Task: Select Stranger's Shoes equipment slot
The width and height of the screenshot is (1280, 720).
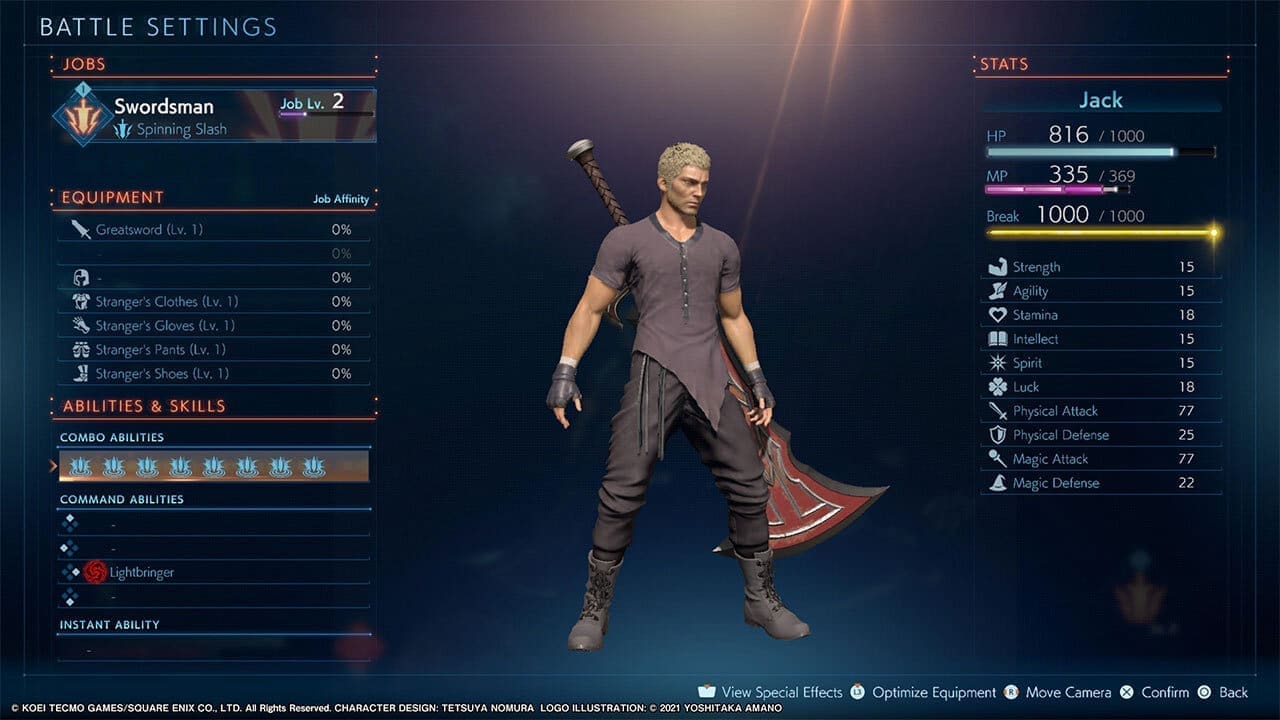Action: click(213, 374)
